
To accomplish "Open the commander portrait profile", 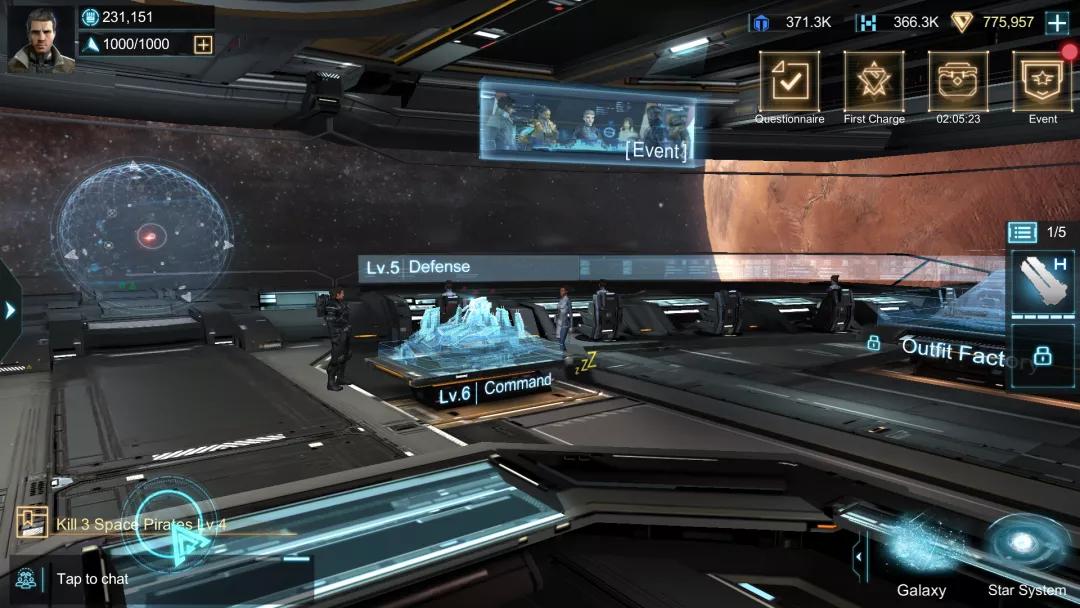I will 42,39.
